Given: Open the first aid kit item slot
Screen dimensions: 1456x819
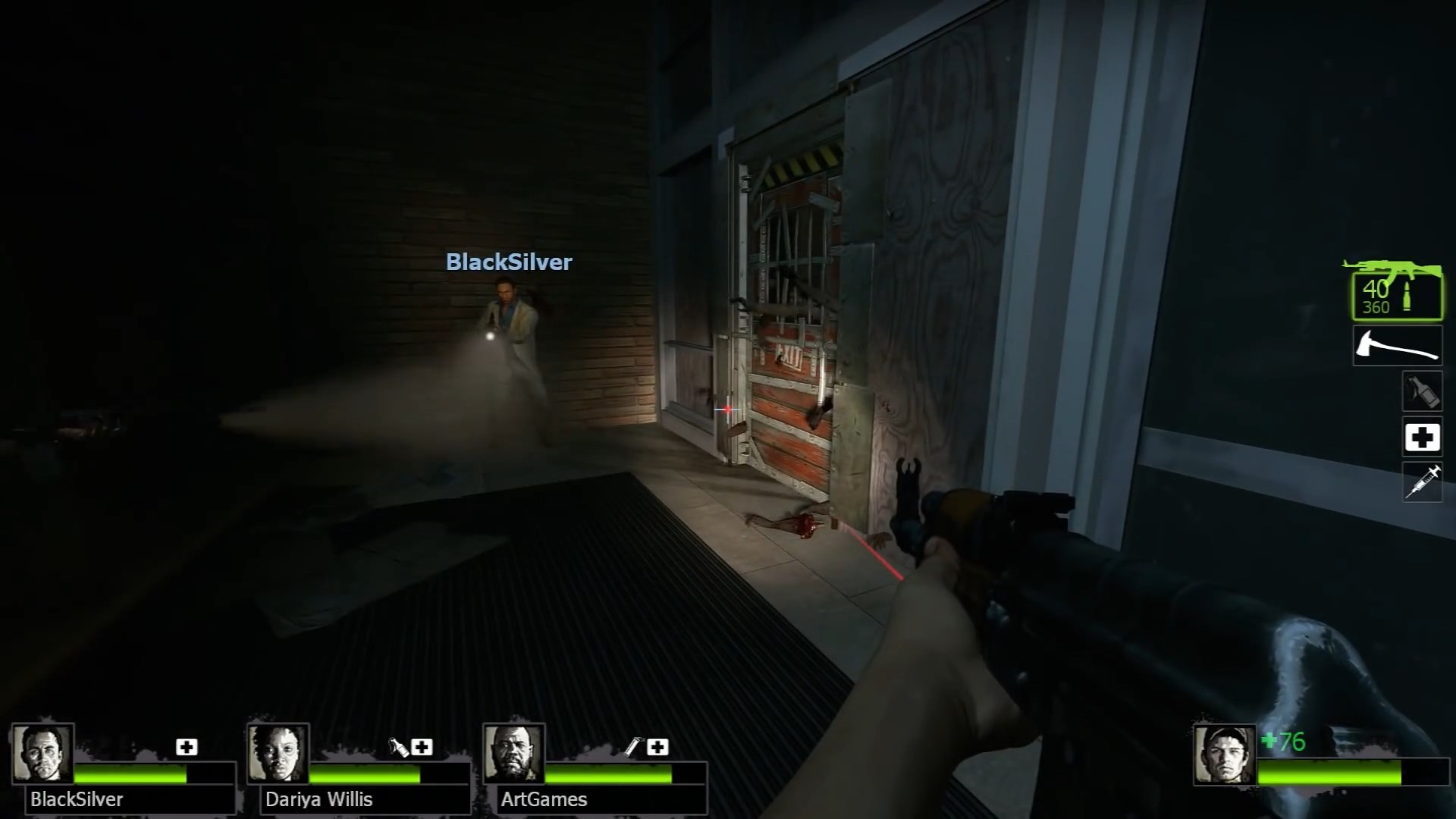Looking at the screenshot, I should click(1423, 437).
